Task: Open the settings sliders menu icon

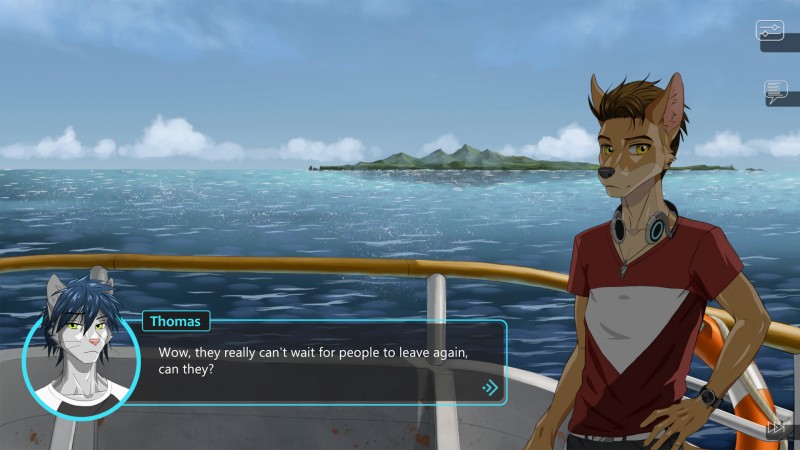Action: click(x=770, y=30)
